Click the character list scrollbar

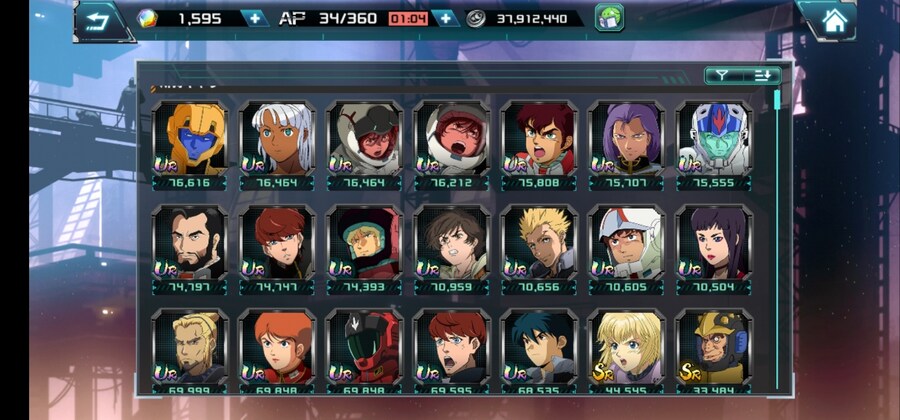[777, 100]
